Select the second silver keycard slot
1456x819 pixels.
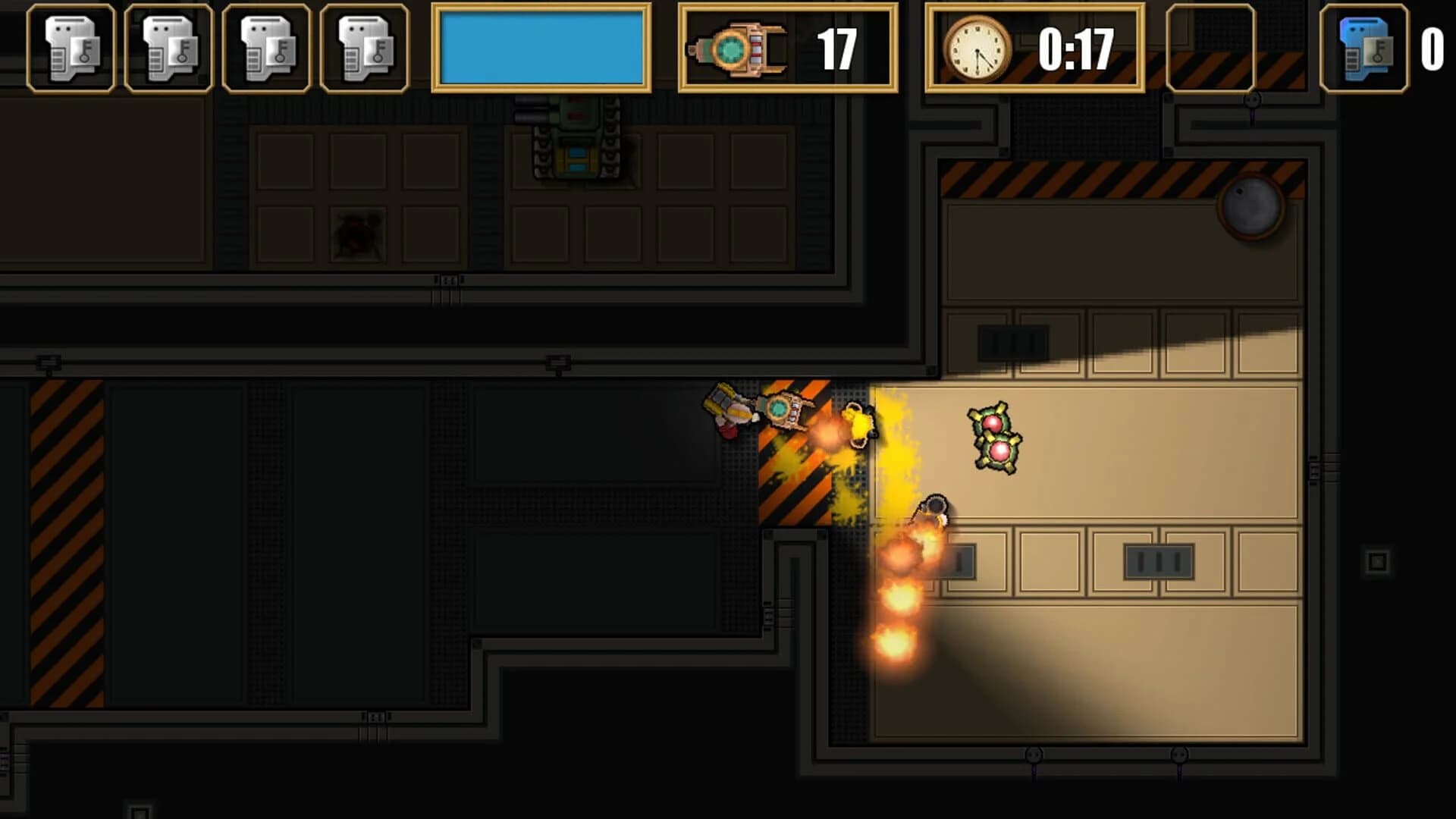point(170,49)
